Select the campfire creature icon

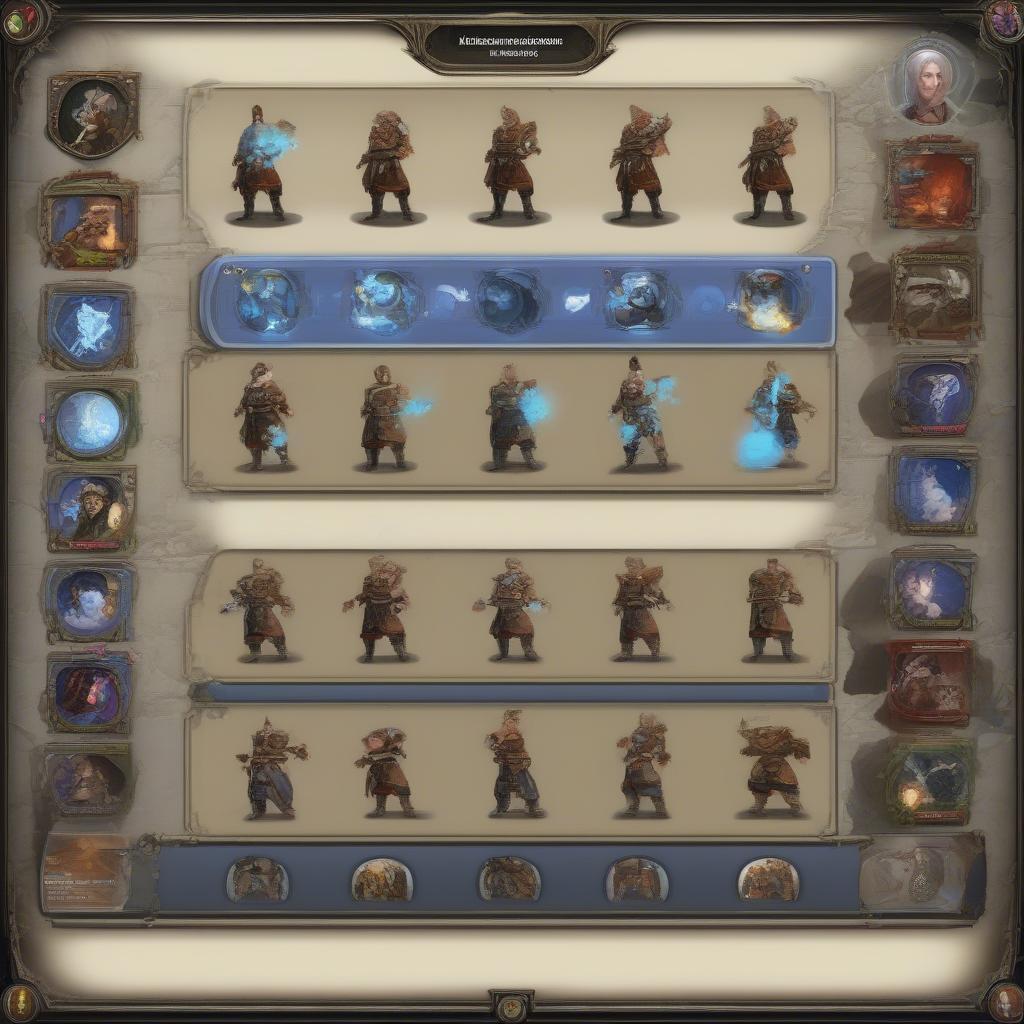pos(89,221)
